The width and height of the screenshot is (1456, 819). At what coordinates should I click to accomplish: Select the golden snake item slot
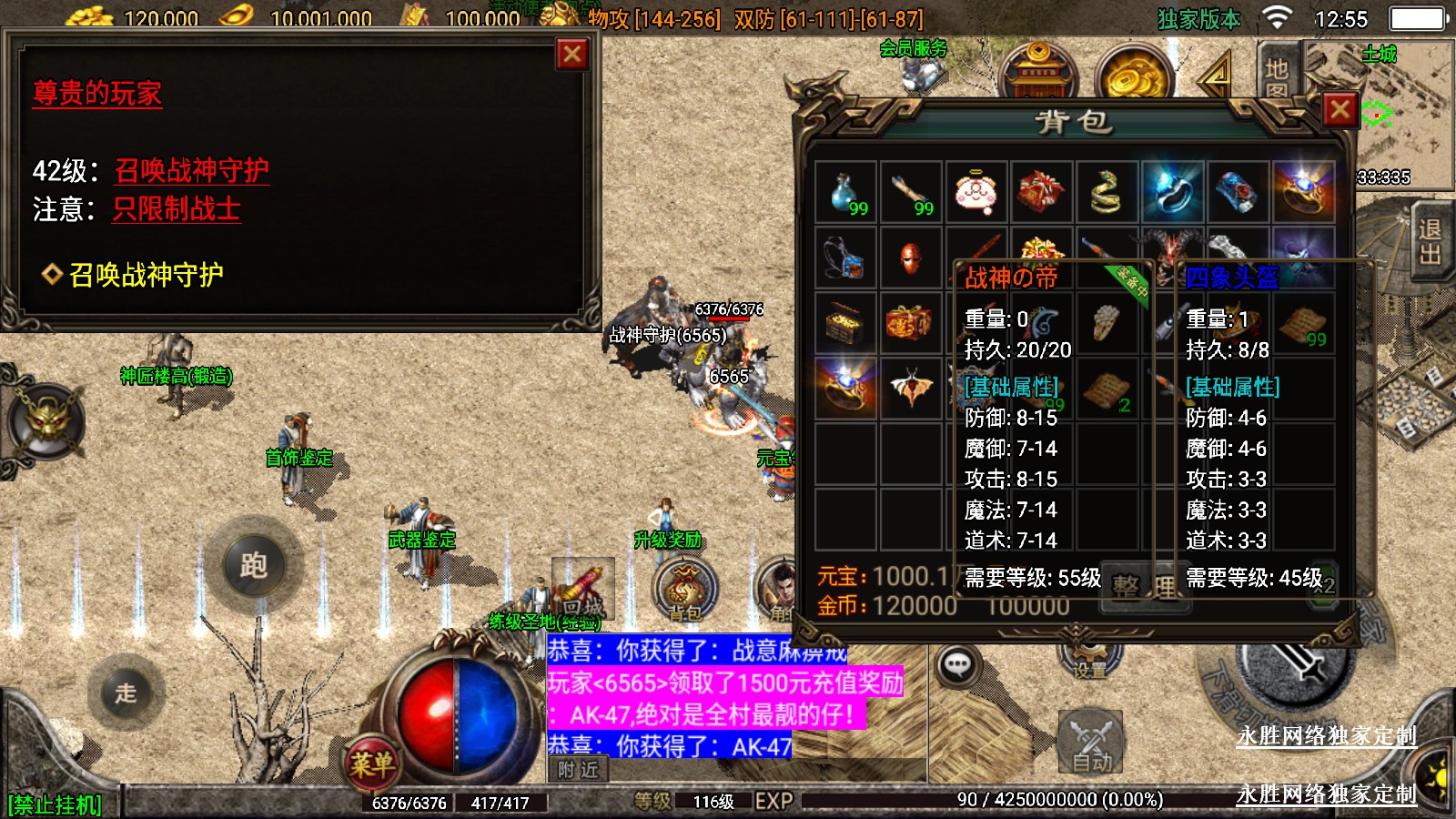[x=1106, y=192]
